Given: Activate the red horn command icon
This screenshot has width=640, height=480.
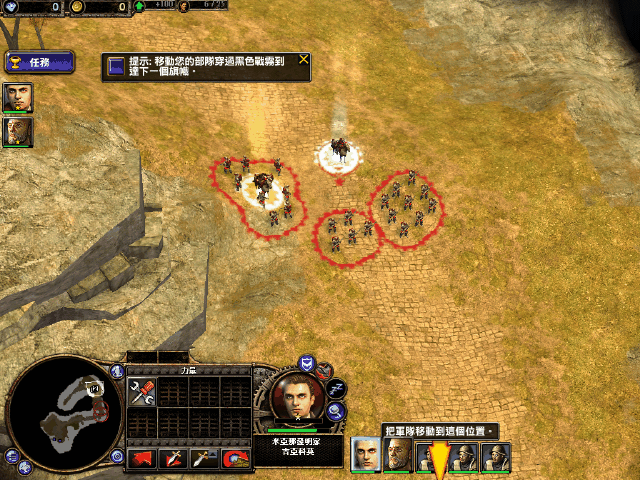Looking at the screenshot, I should (234, 458).
